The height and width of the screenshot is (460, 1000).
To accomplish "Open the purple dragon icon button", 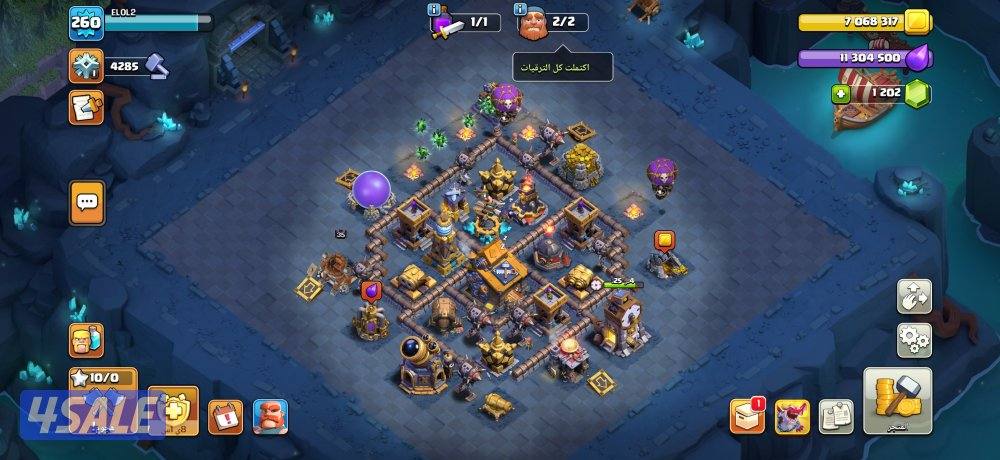I will click(792, 416).
